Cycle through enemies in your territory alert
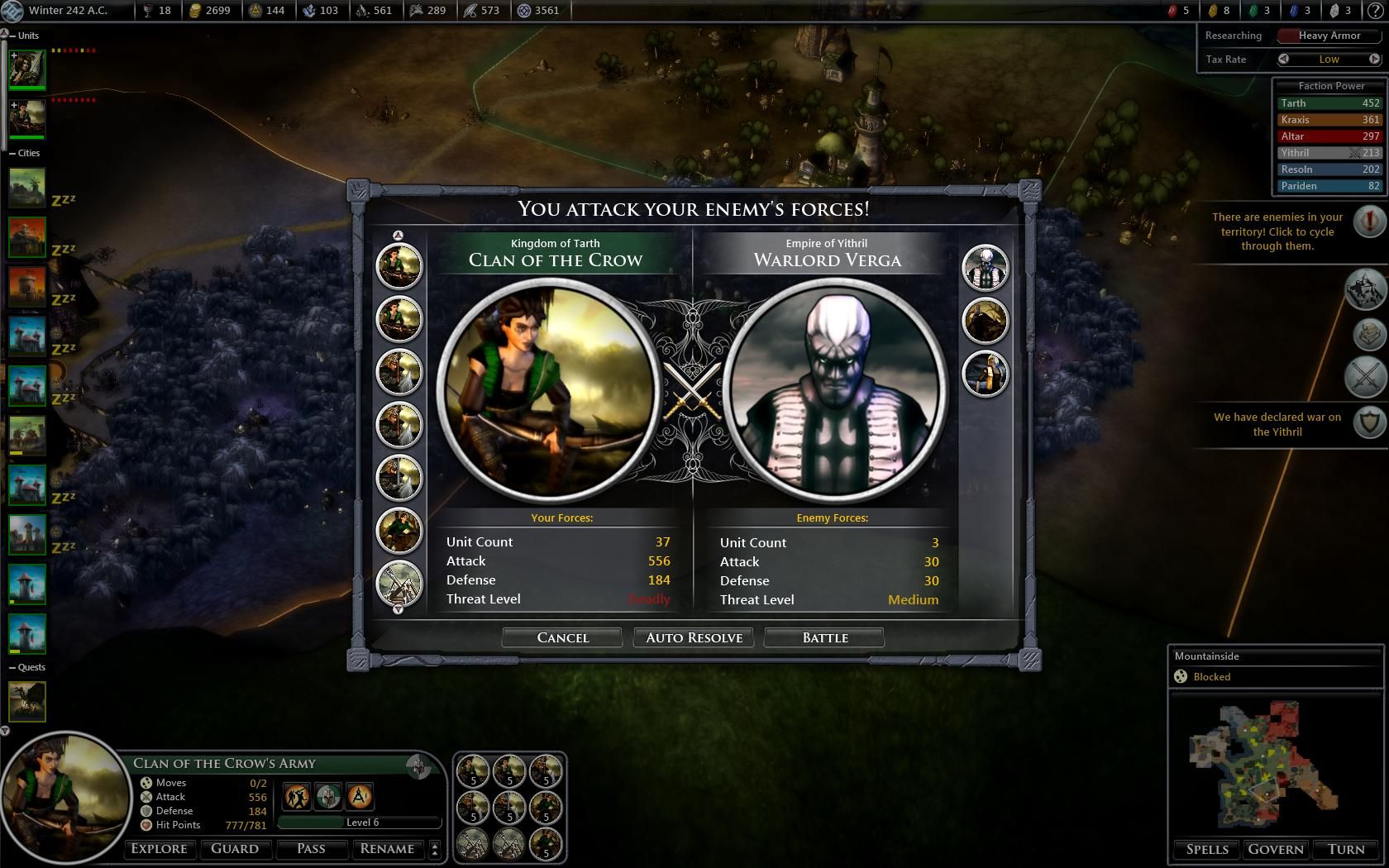 pyautogui.click(x=1370, y=221)
